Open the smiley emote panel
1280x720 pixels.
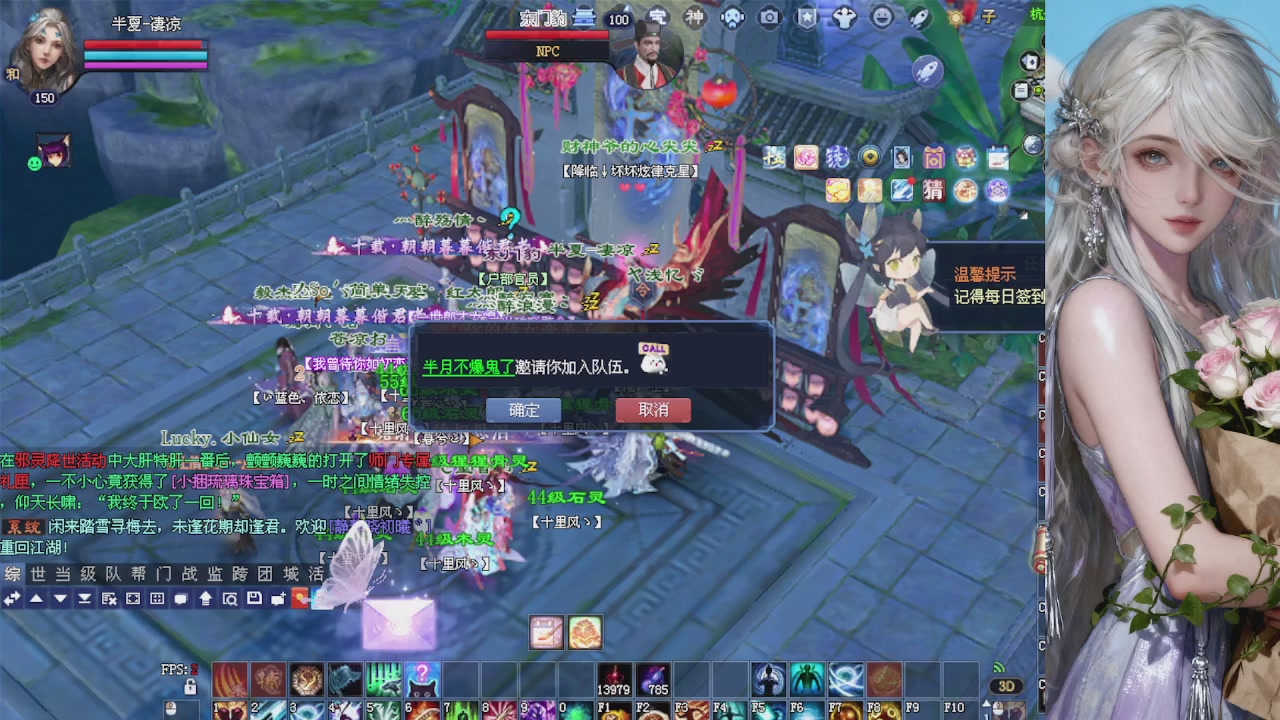pyautogui.click(x=881, y=15)
